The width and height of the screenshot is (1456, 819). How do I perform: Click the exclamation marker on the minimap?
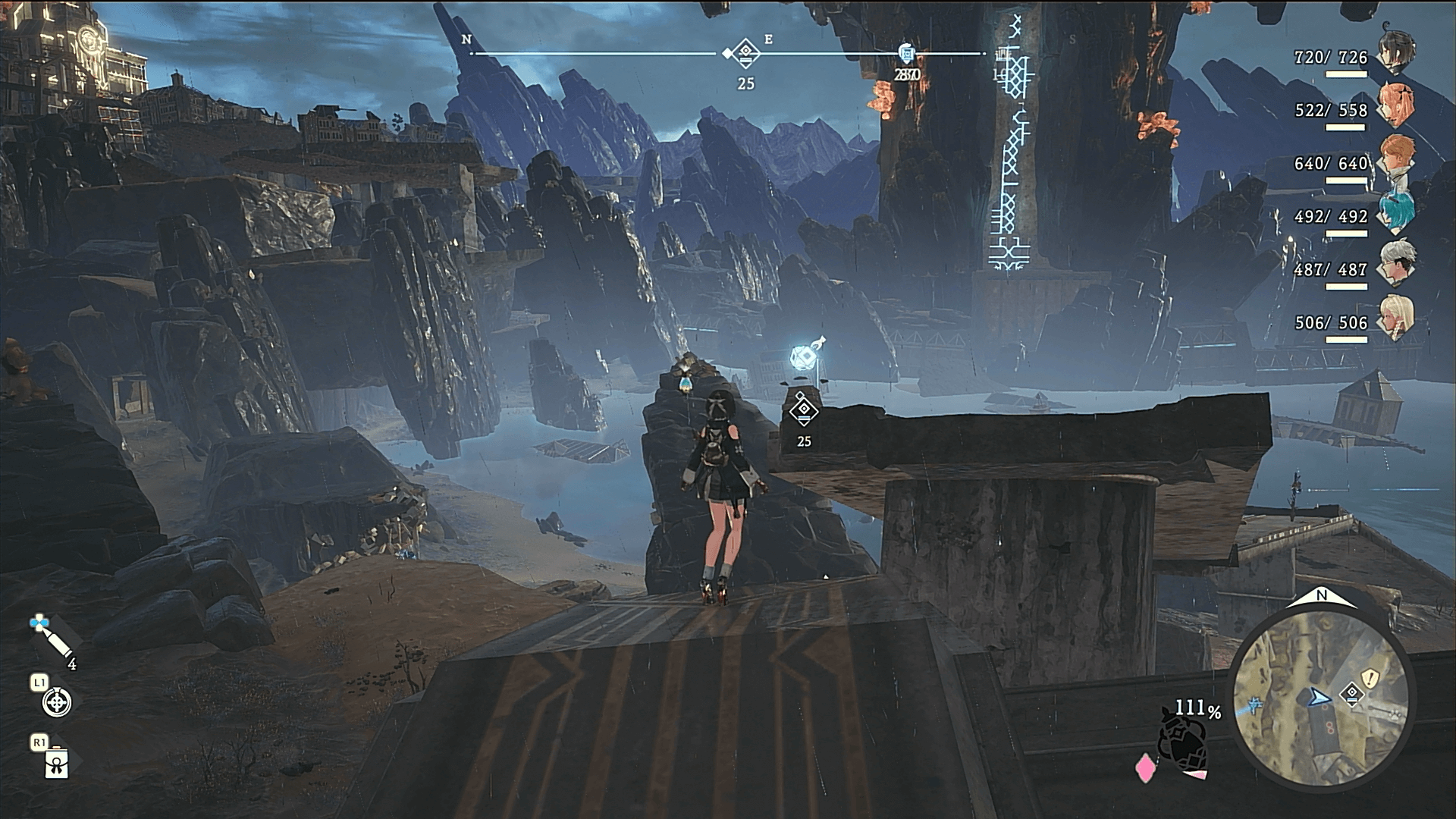[x=1370, y=677]
